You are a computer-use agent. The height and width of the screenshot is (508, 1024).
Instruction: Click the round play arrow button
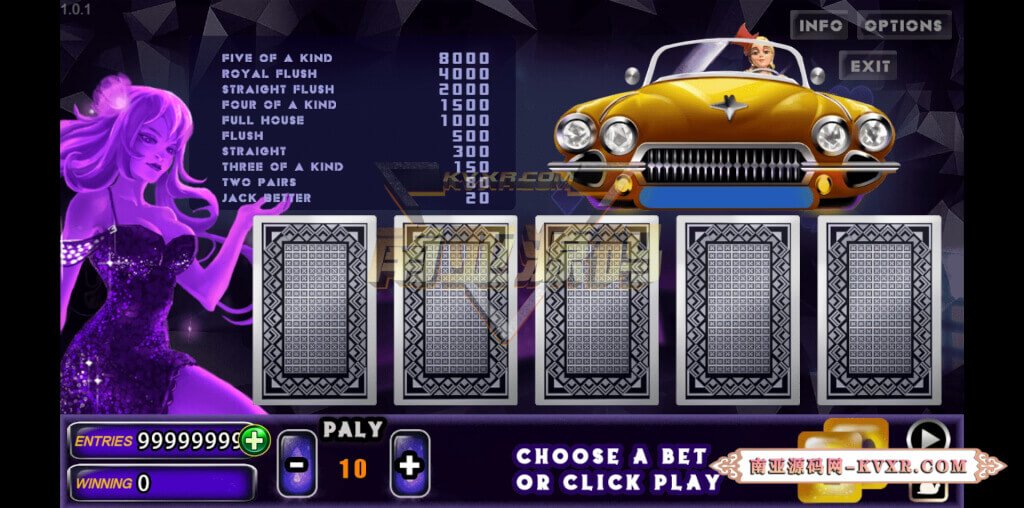[x=927, y=437]
